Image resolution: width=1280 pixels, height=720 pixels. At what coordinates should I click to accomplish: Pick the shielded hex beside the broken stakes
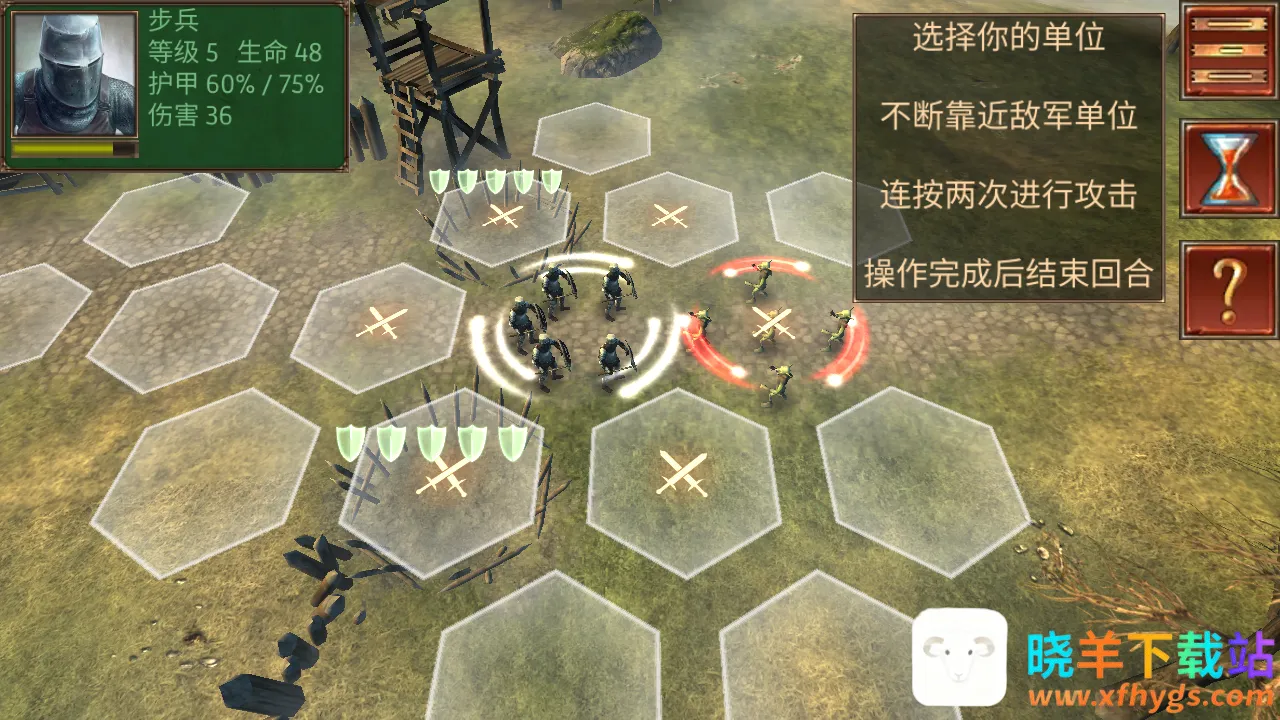point(442,478)
